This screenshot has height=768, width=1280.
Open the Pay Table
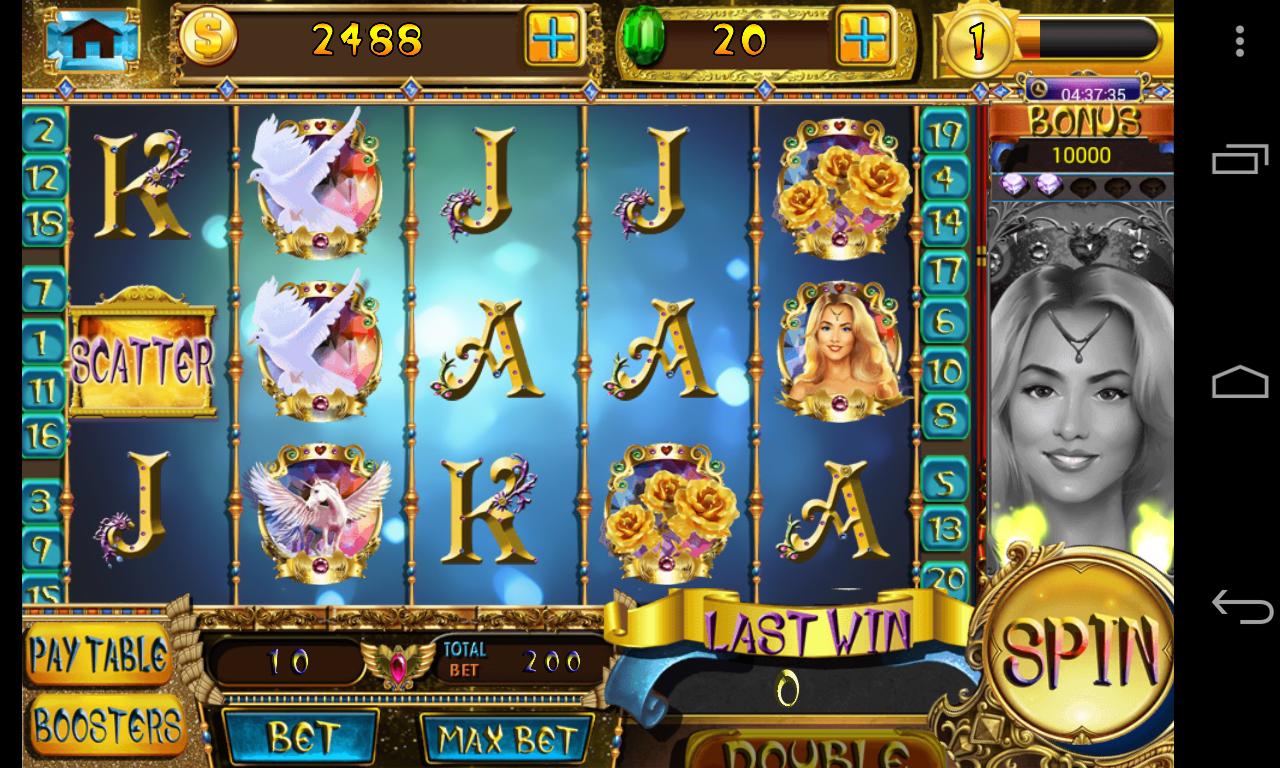(98, 655)
